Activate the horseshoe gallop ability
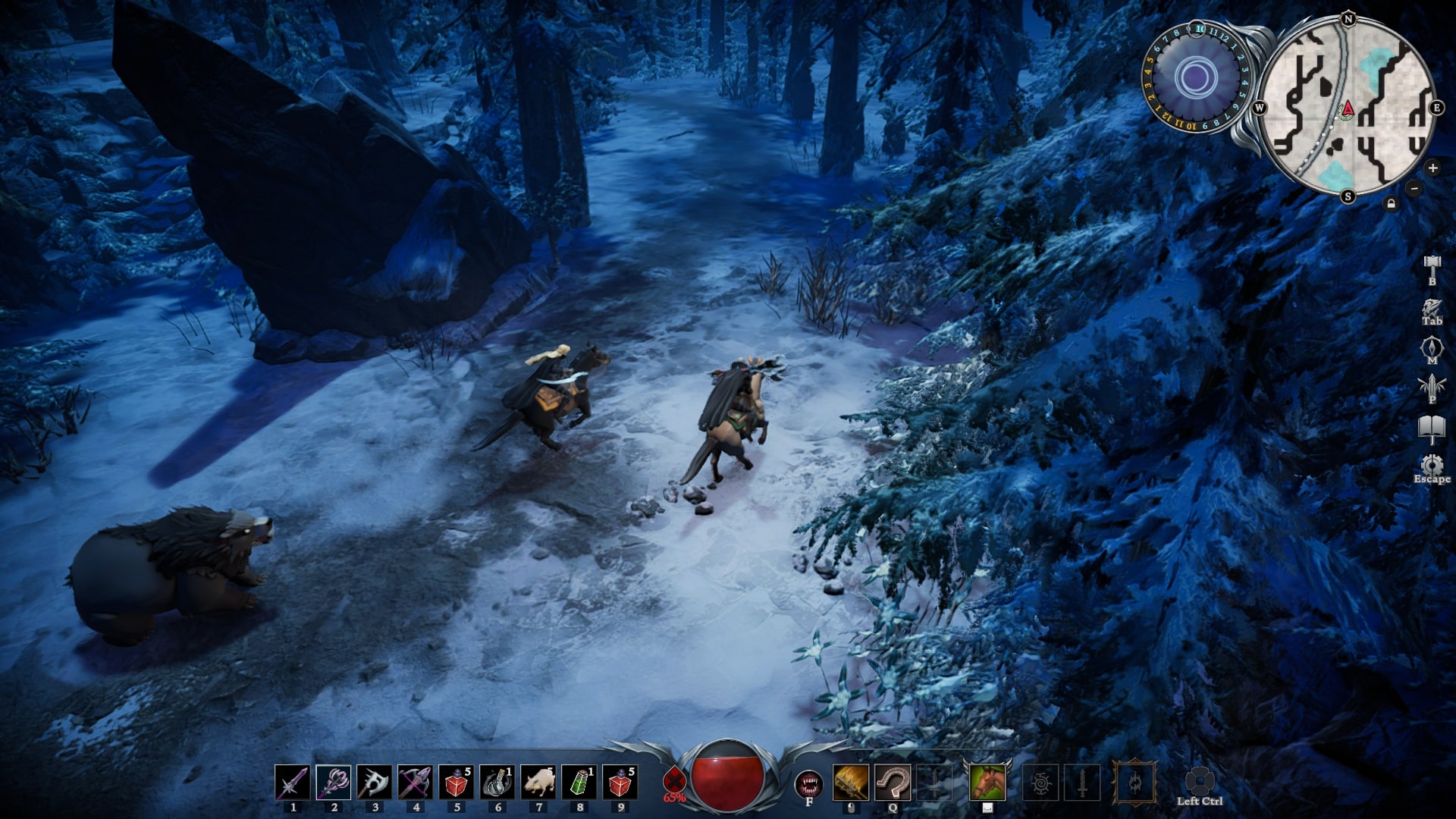 pos(893,783)
